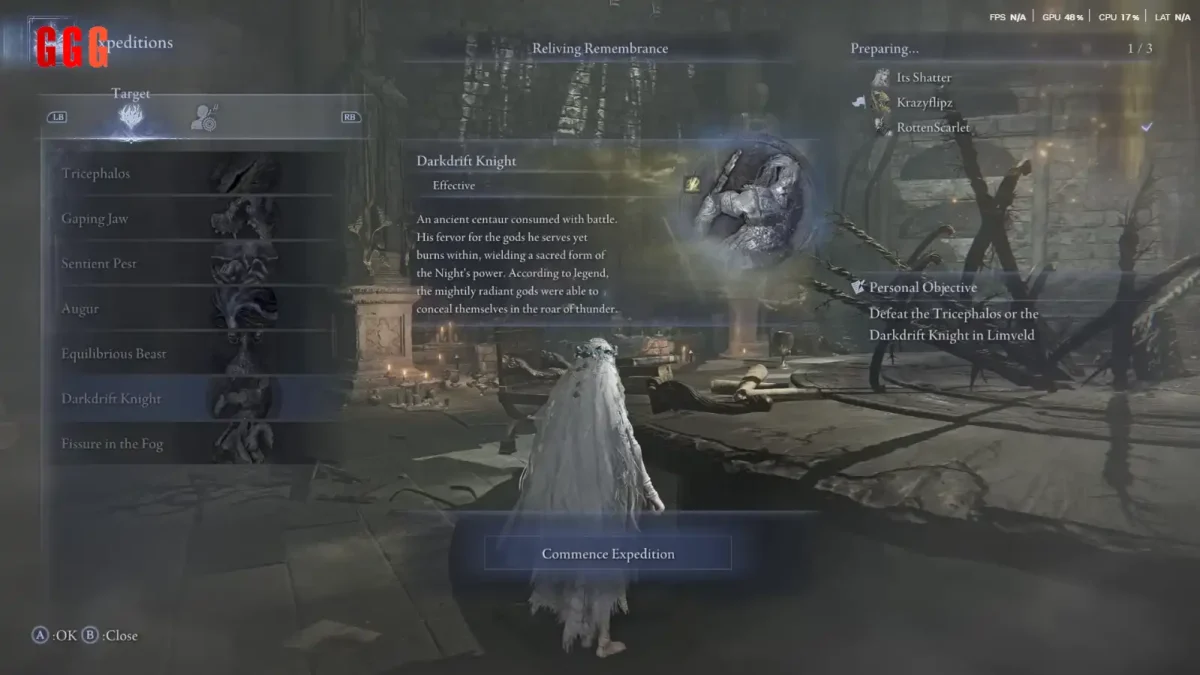Image resolution: width=1200 pixels, height=675 pixels.
Task: Open the matchmaking settings tab icon
Action: pos(204,117)
